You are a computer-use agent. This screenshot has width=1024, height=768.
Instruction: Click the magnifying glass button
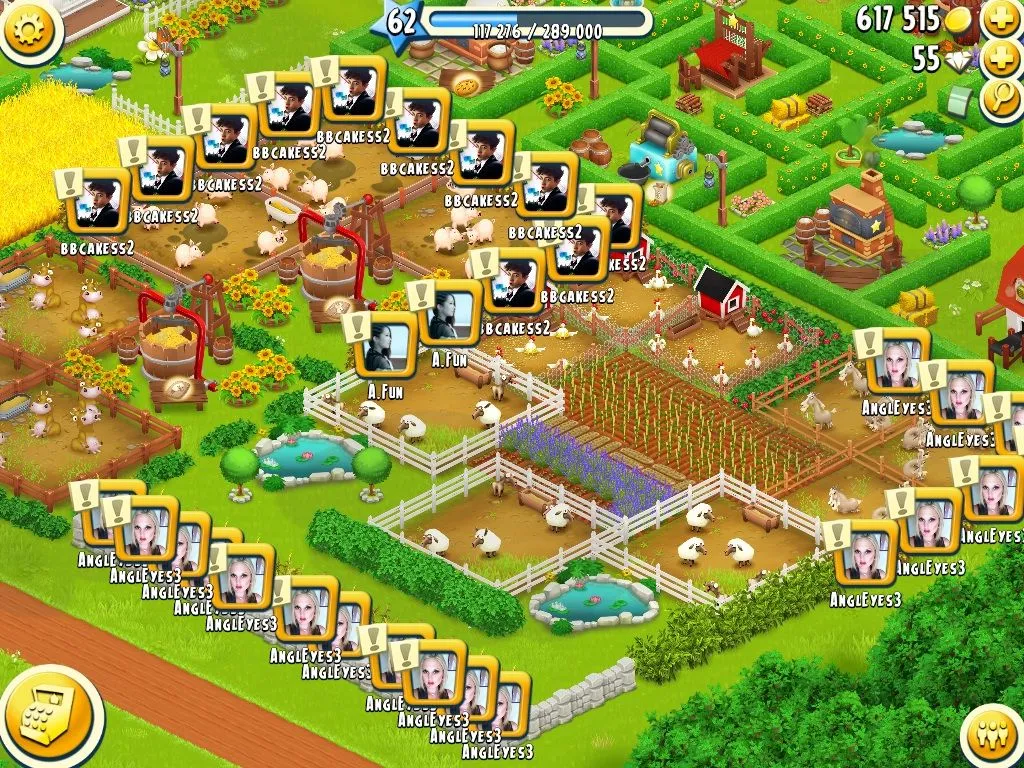point(1000,100)
